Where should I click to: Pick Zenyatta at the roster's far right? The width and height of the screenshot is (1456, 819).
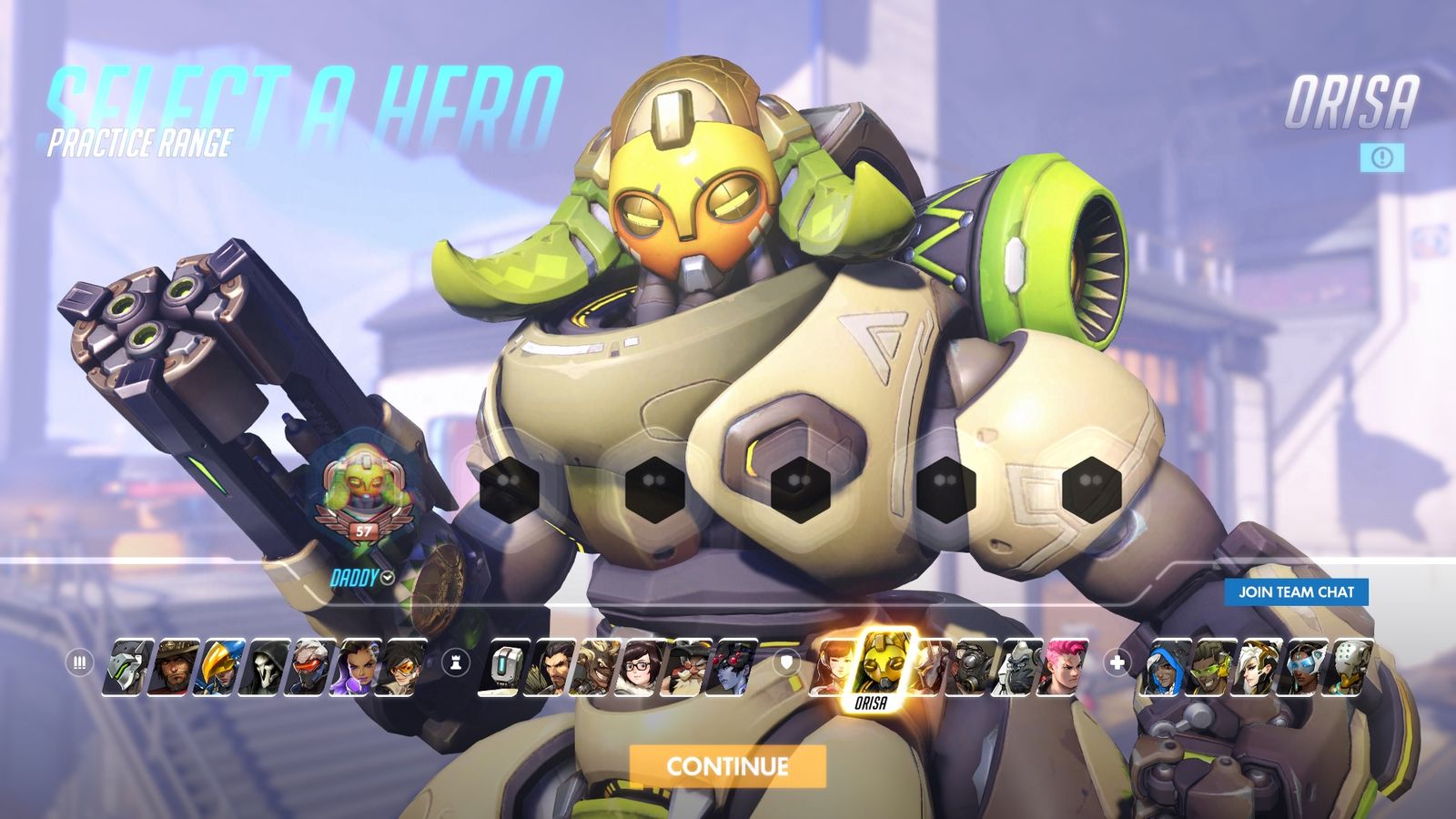coord(1346,666)
